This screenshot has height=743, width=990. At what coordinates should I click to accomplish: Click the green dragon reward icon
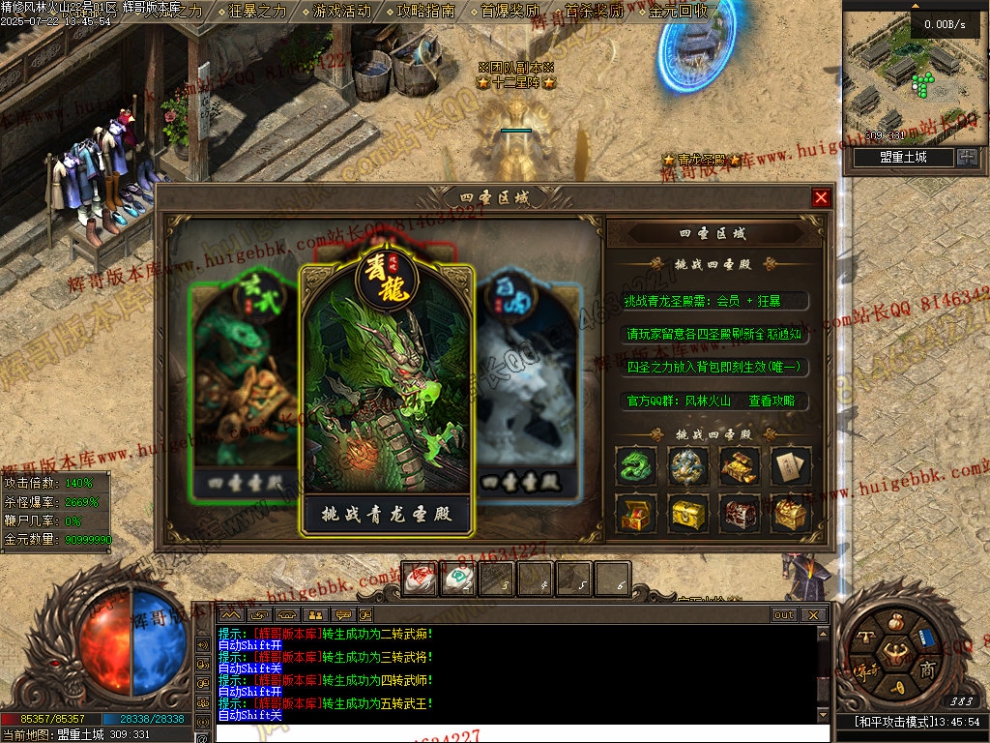pyautogui.click(x=636, y=466)
